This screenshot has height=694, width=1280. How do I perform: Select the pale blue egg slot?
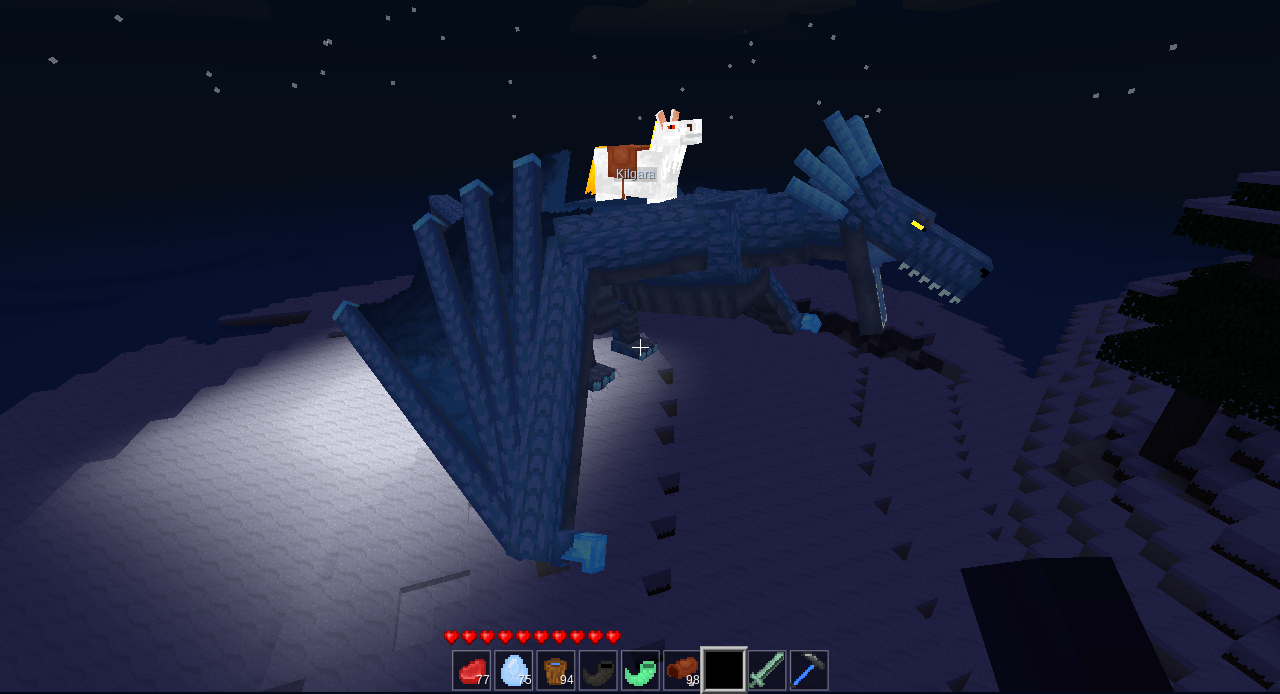click(x=513, y=670)
